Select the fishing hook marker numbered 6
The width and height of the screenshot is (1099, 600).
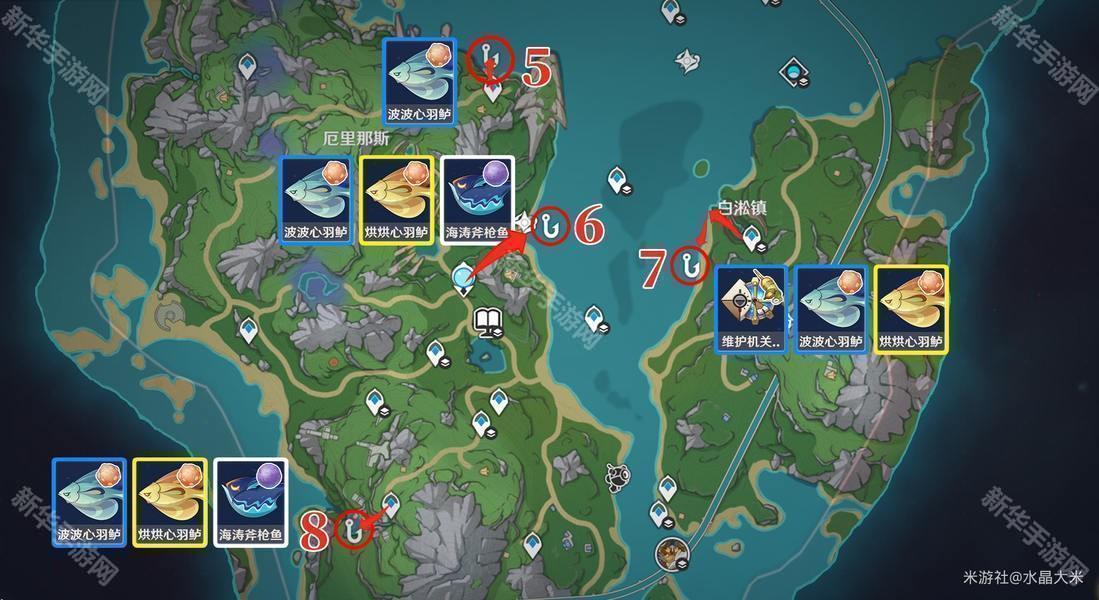(549, 226)
